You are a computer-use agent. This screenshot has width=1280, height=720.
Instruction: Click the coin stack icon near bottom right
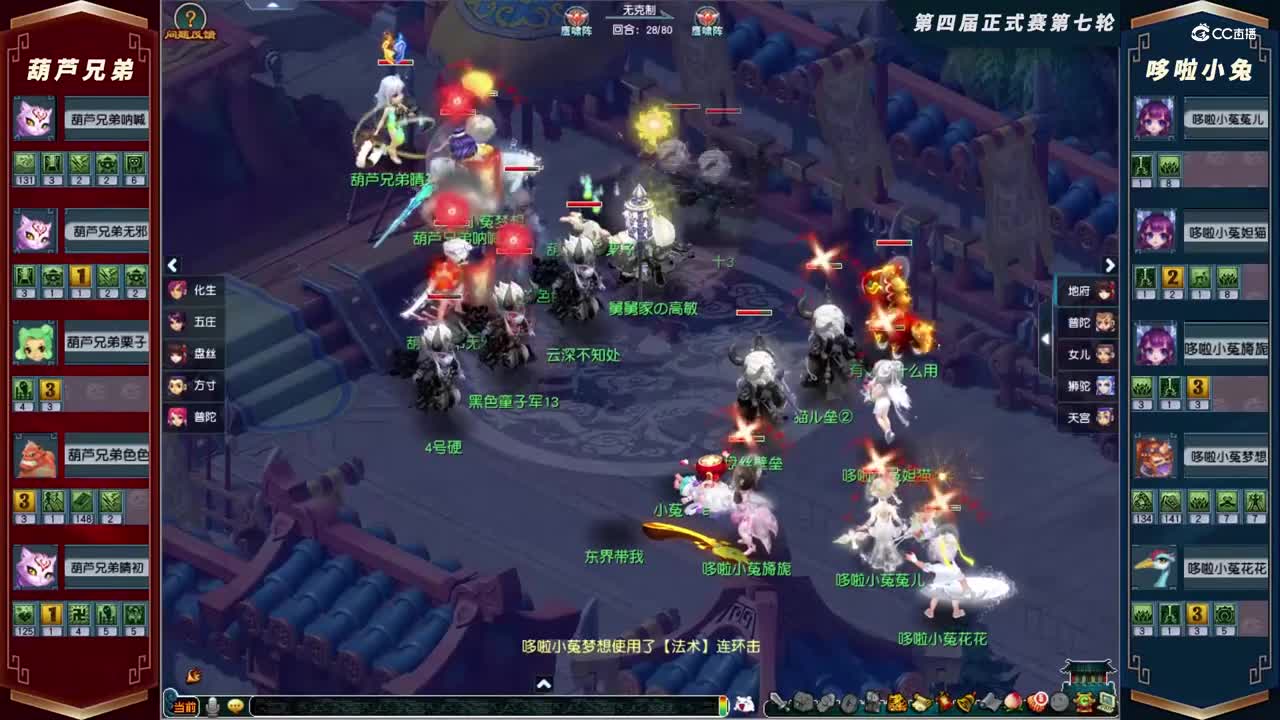point(1037,703)
